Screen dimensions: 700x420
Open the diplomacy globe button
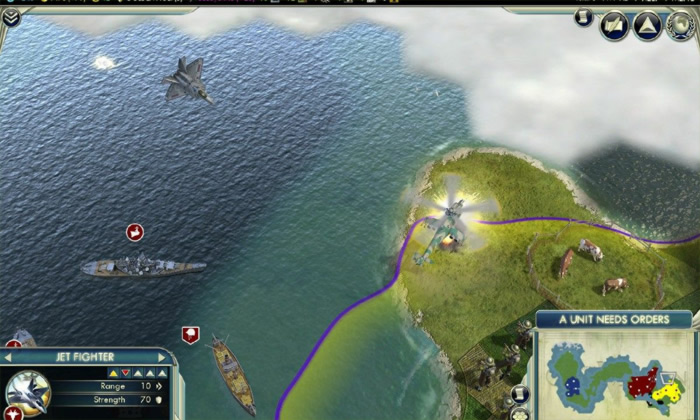coord(682,26)
